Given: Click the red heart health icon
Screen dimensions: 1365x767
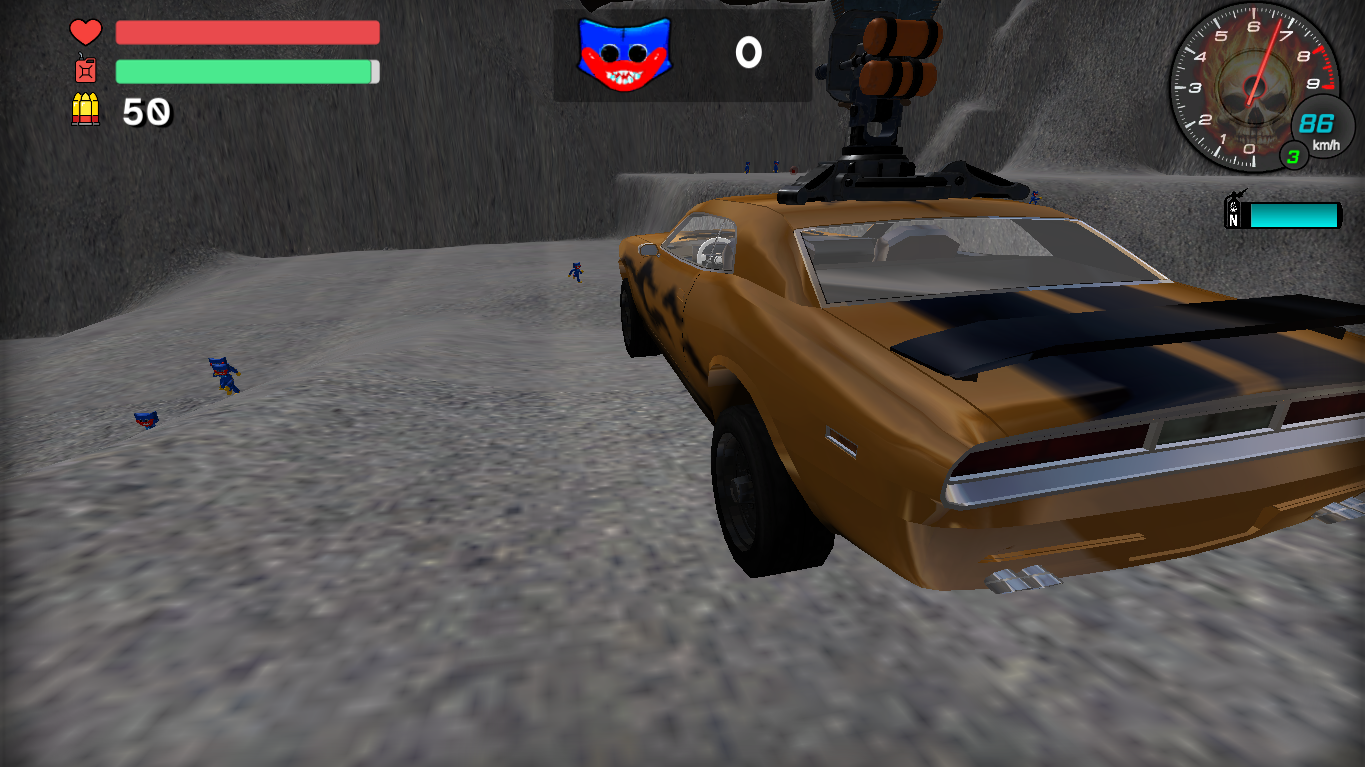Looking at the screenshot, I should (x=86, y=32).
